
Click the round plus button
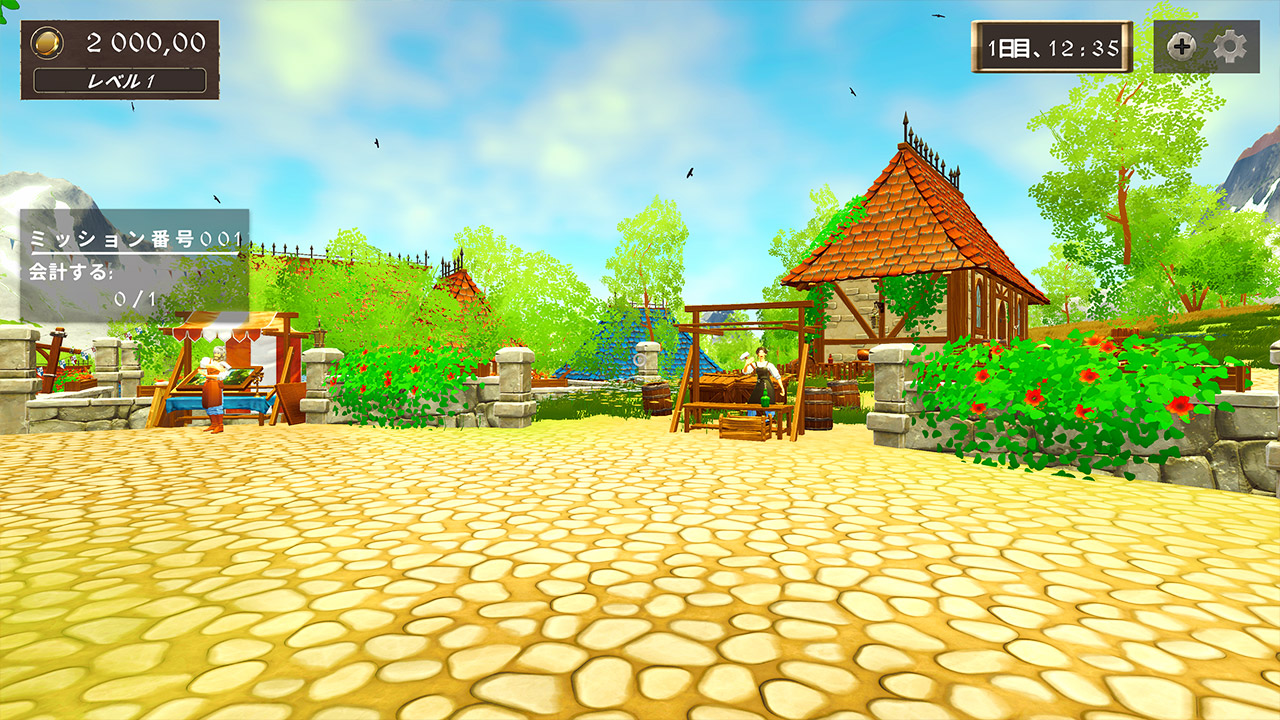[x=1182, y=47]
